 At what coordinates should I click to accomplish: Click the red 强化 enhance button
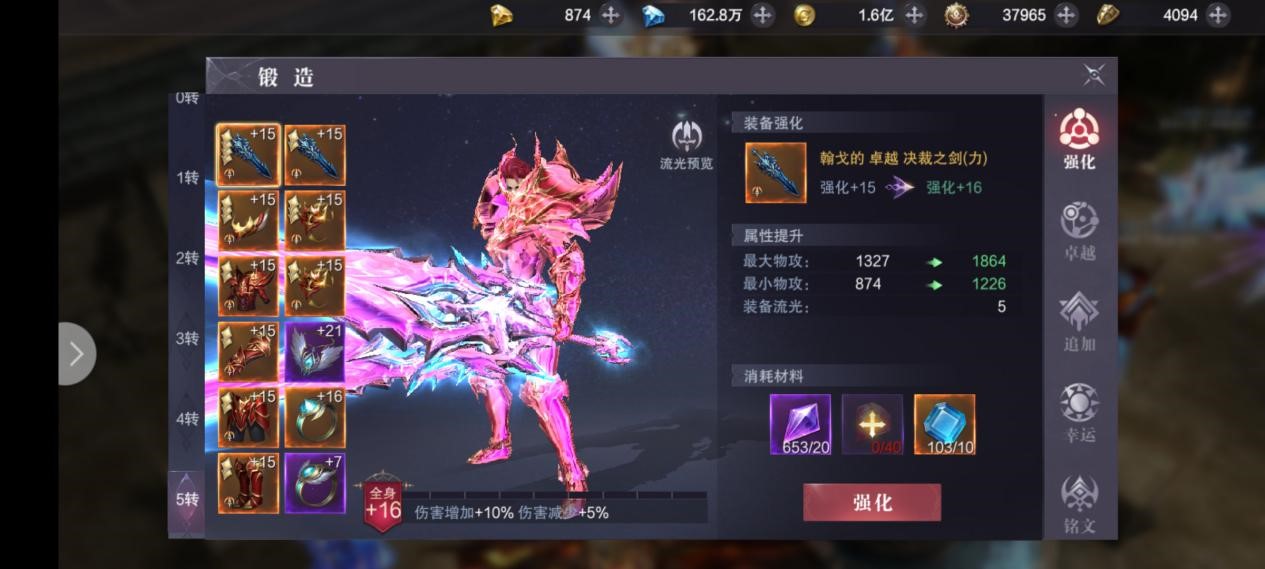(871, 502)
